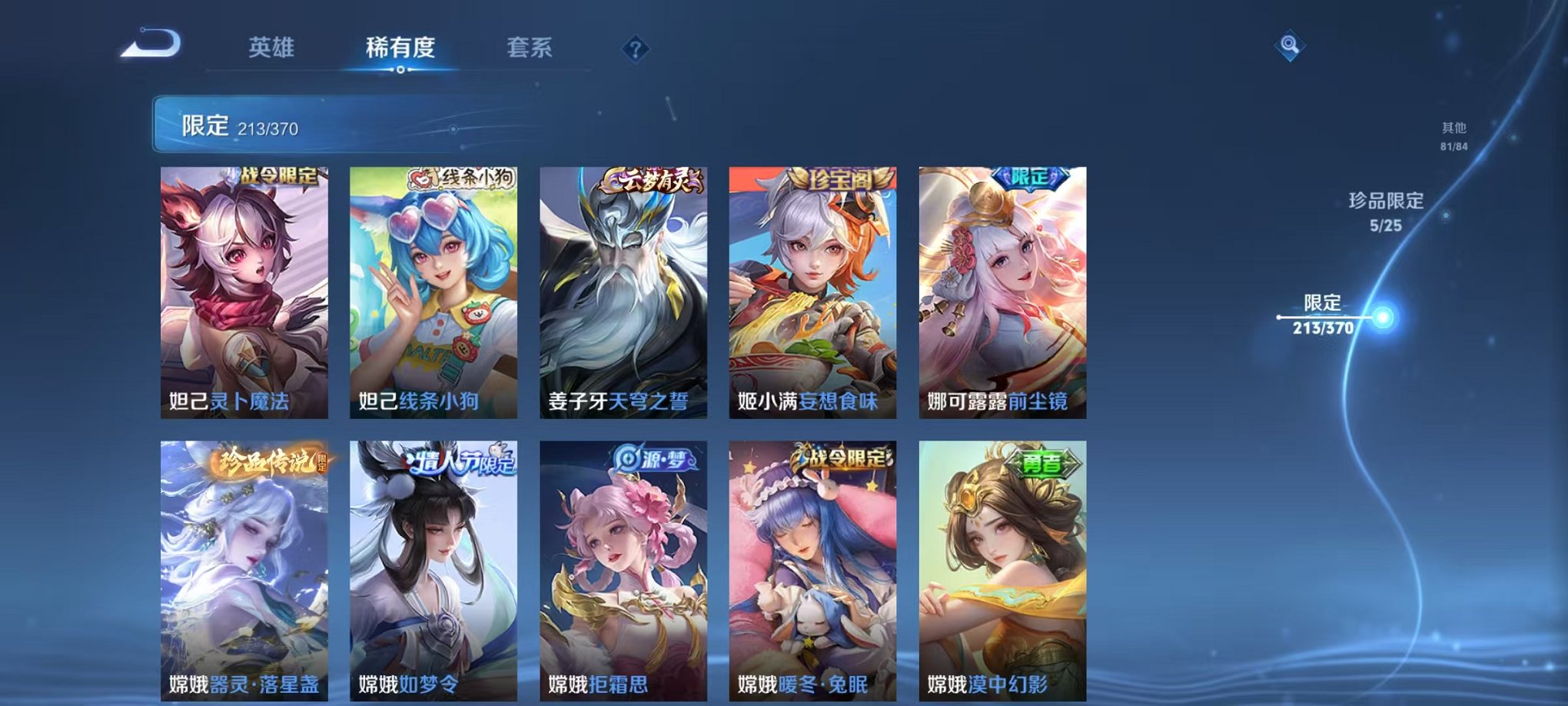Switch to the 英雄 tab
1568x706 pixels.
(x=271, y=46)
